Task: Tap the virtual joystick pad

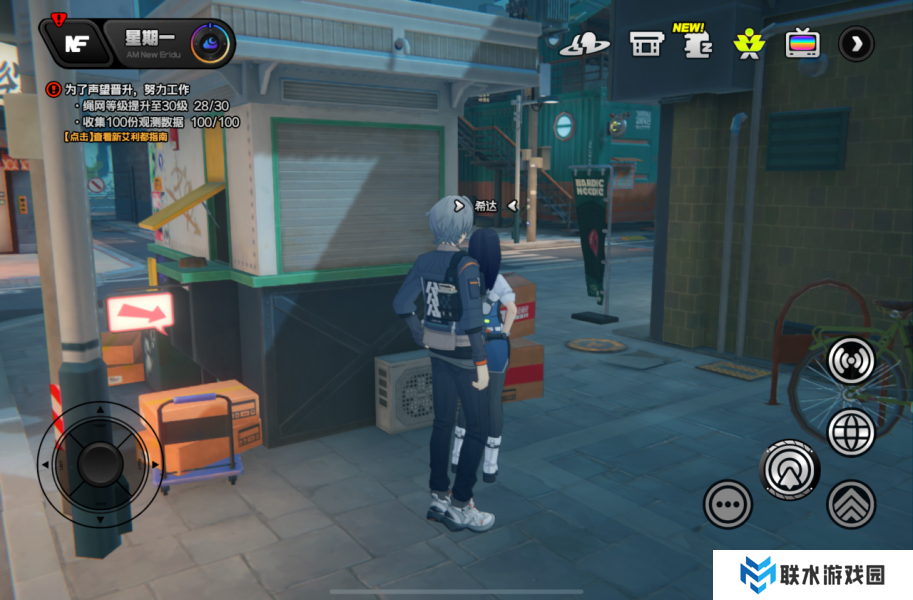Action: (99, 463)
